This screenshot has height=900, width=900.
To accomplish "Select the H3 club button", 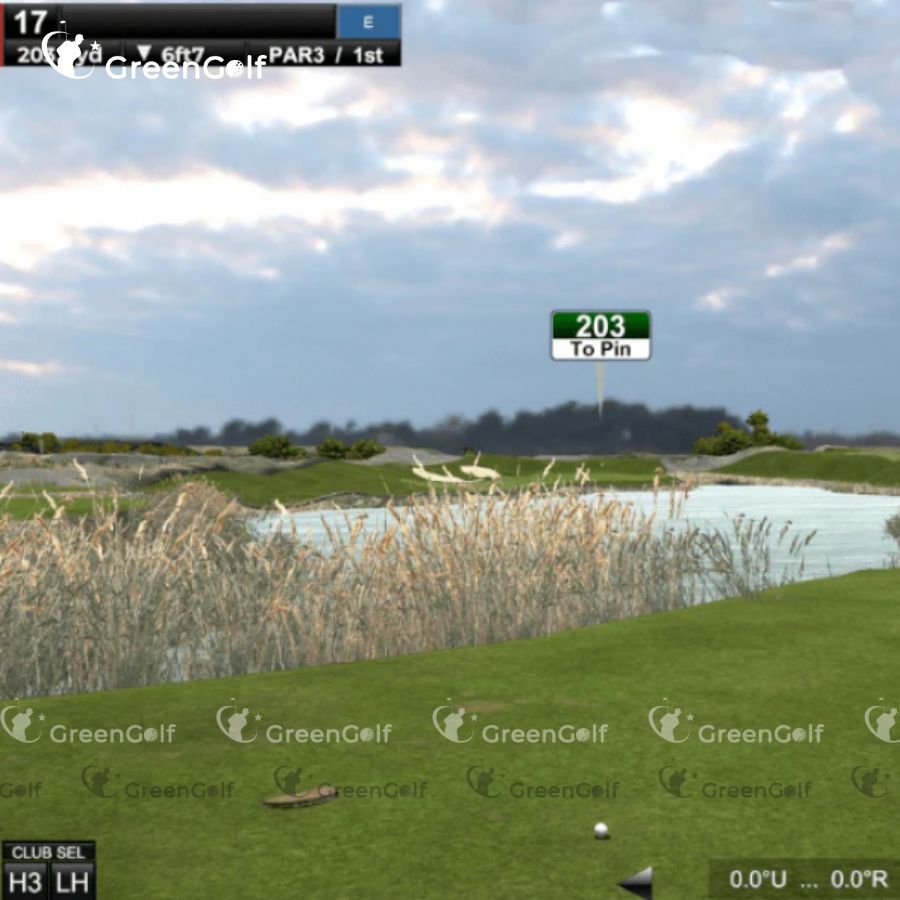I will pyautogui.click(x=25, y=881).
